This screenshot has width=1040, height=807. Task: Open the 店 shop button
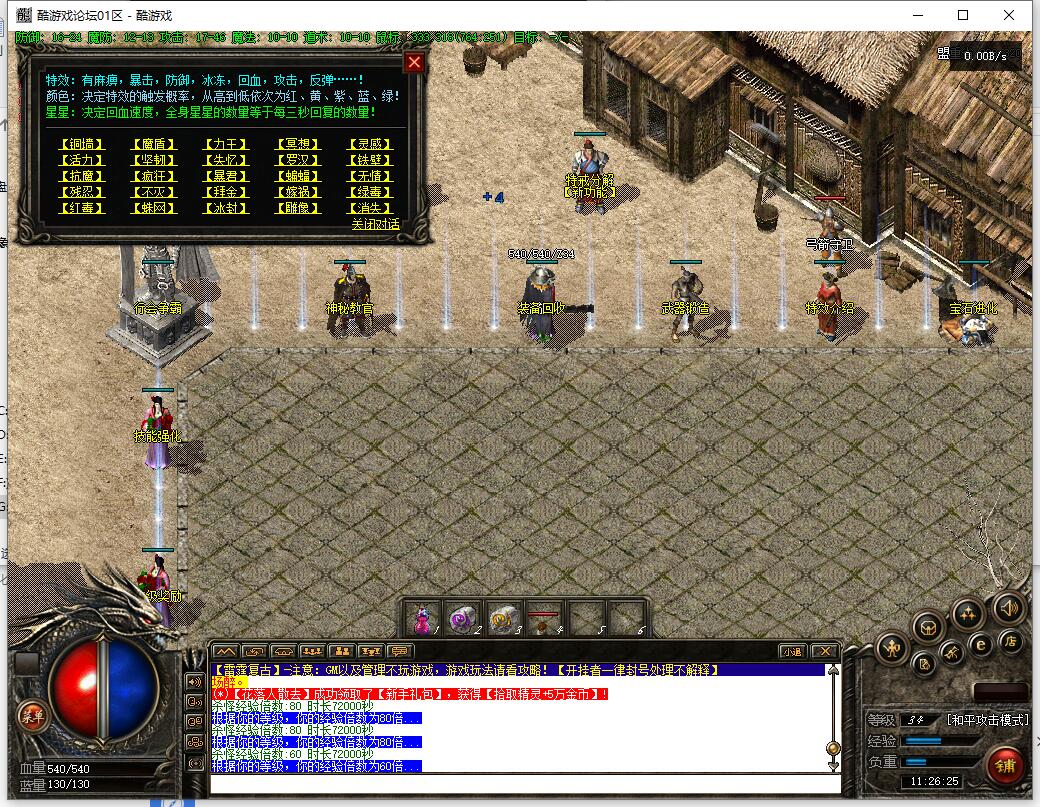[1011, 643]
